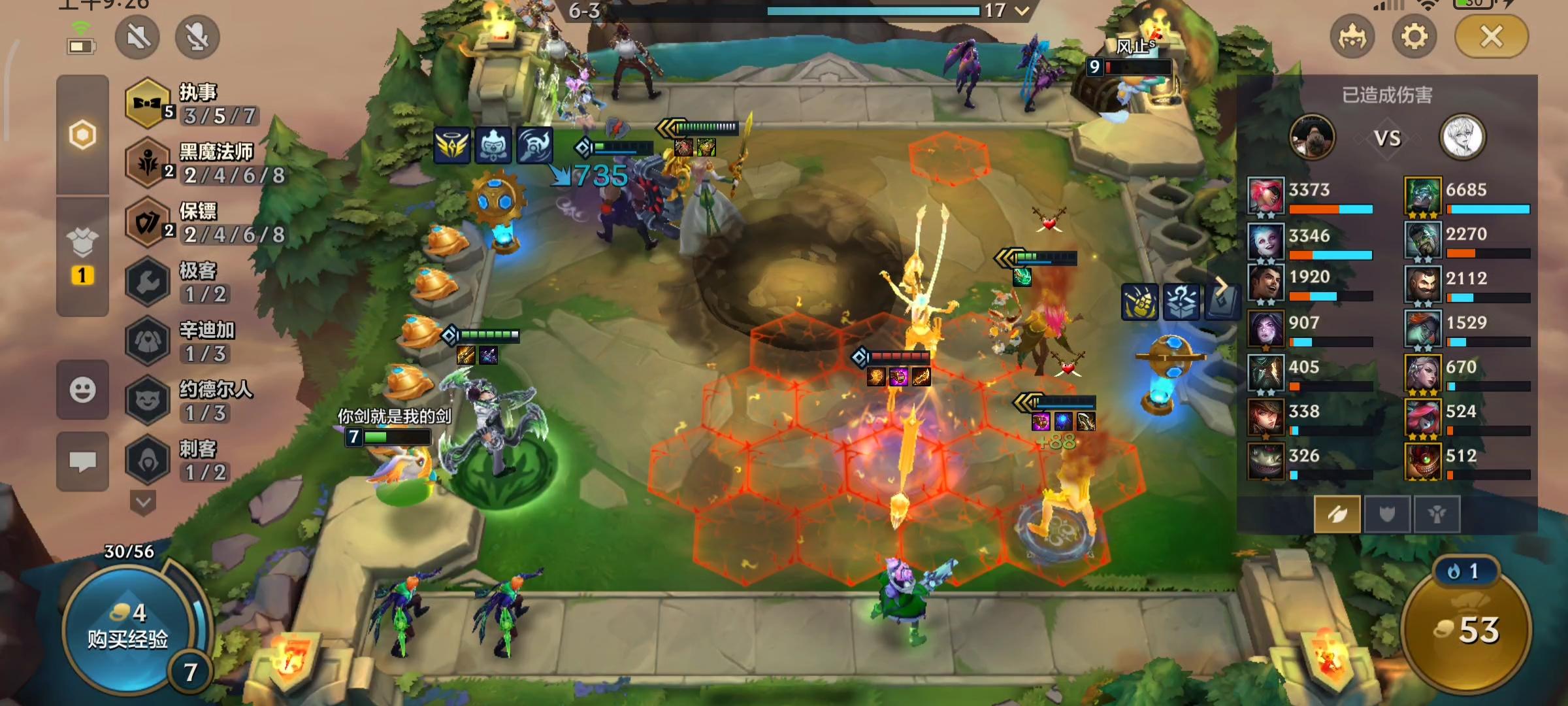The width and height of the screenshot is (1568, 706).
Task: Open the chat bubble button
Action: (82, 462)
